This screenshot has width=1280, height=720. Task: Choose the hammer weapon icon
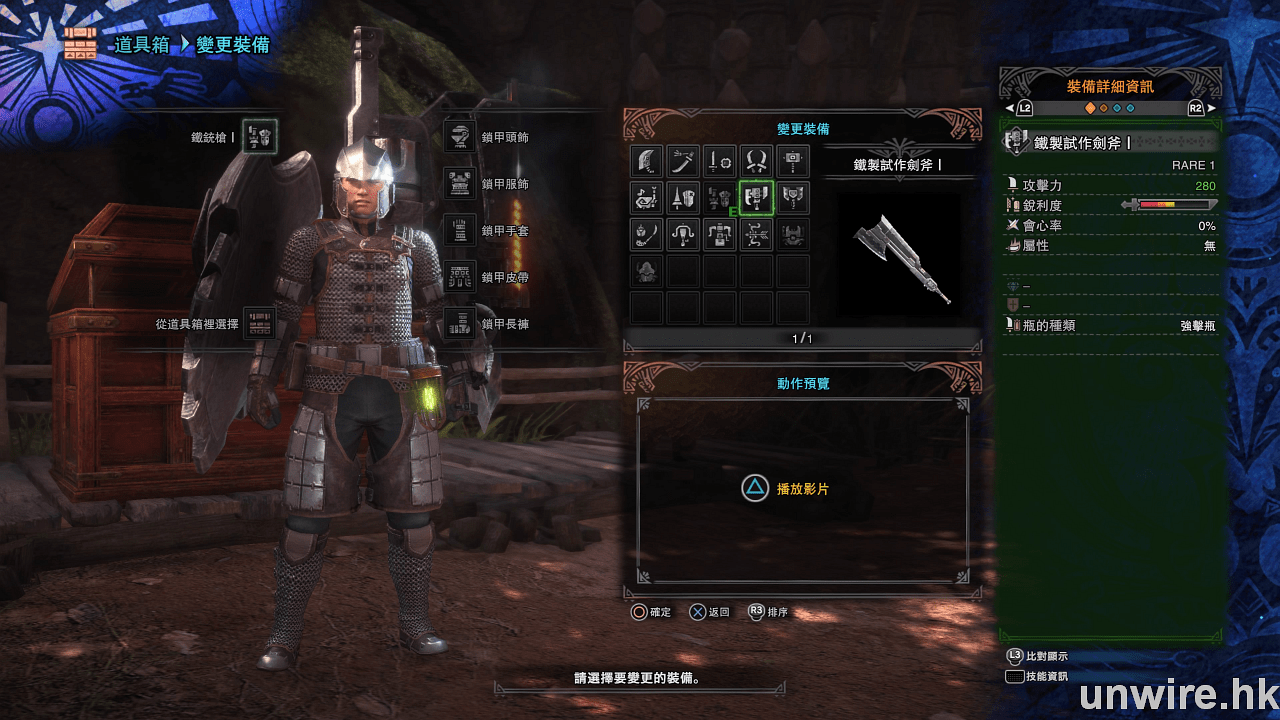pyautogui.click(x=794, y=161)
